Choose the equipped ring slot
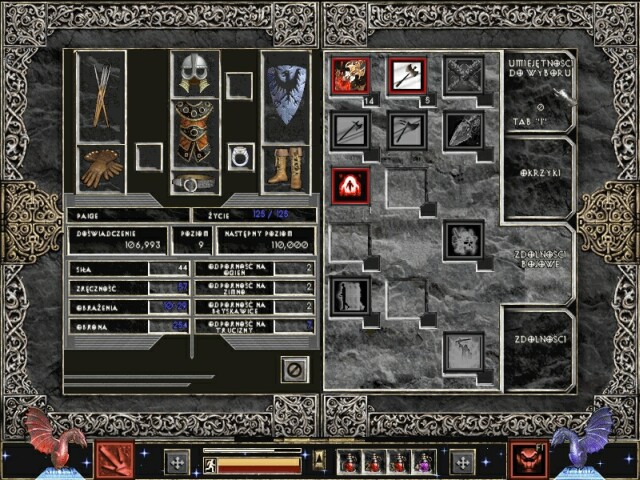 pyautogui.click(x=240, y=156)
